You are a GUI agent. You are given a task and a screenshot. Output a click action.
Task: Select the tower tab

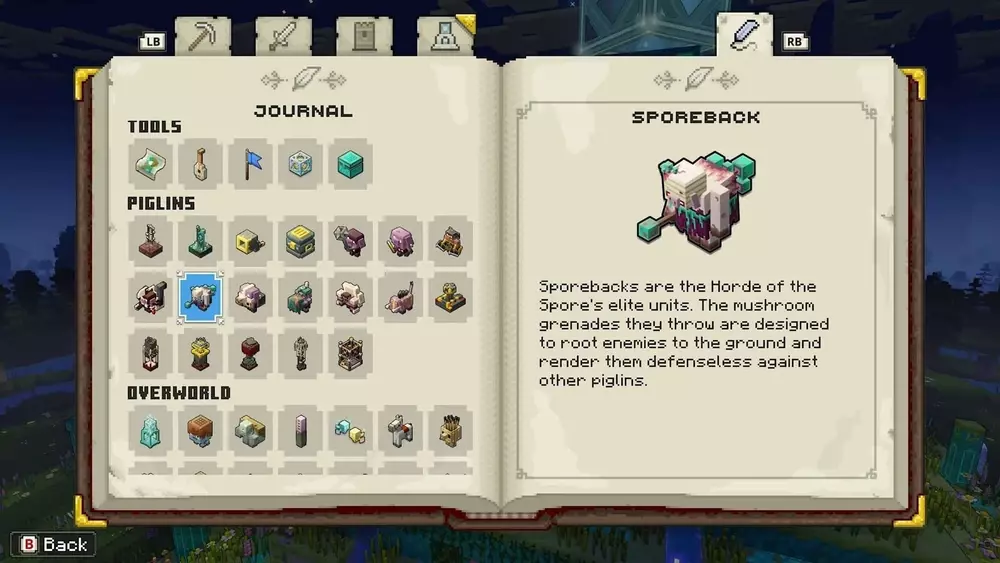coord(364,37)
